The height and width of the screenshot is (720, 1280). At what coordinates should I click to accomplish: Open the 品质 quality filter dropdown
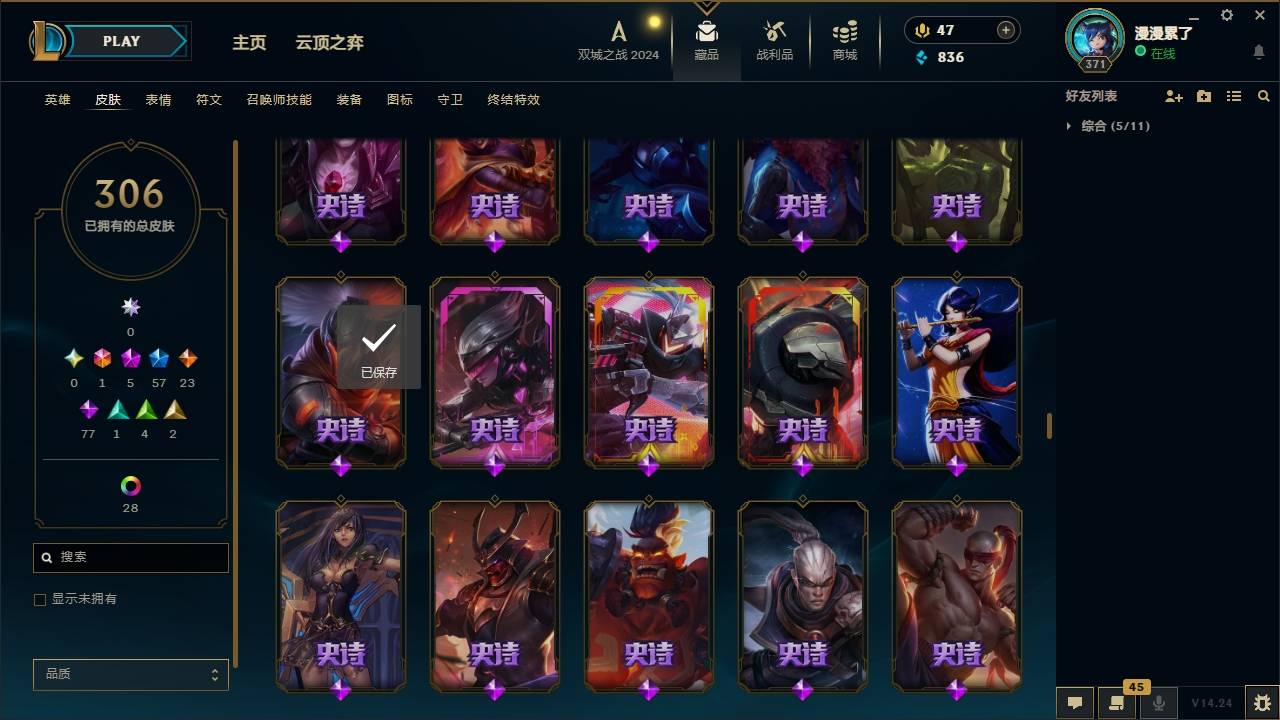click(x=130, y=674)
